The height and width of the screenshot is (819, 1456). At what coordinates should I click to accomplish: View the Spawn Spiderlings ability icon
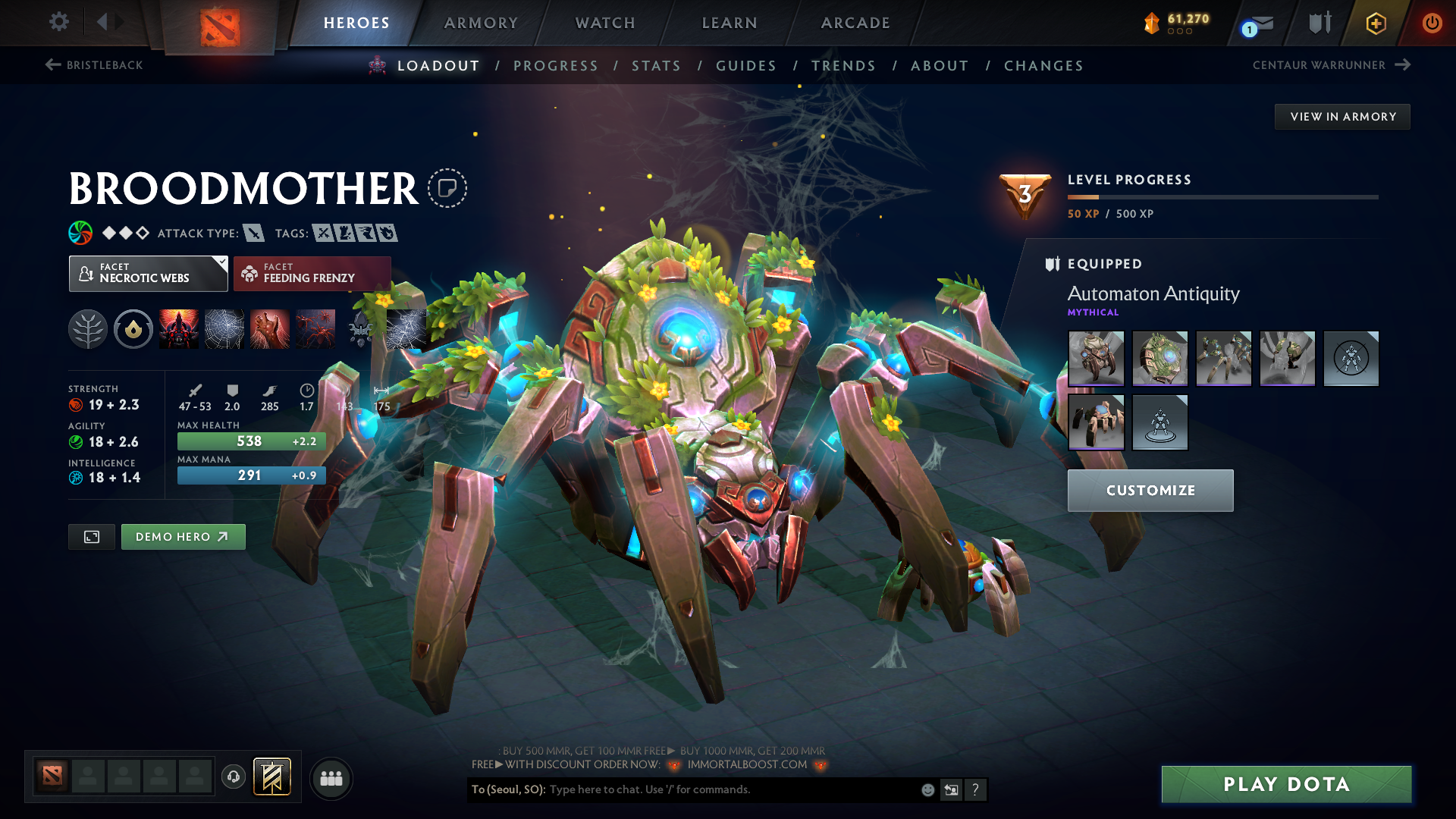point(315,328)
